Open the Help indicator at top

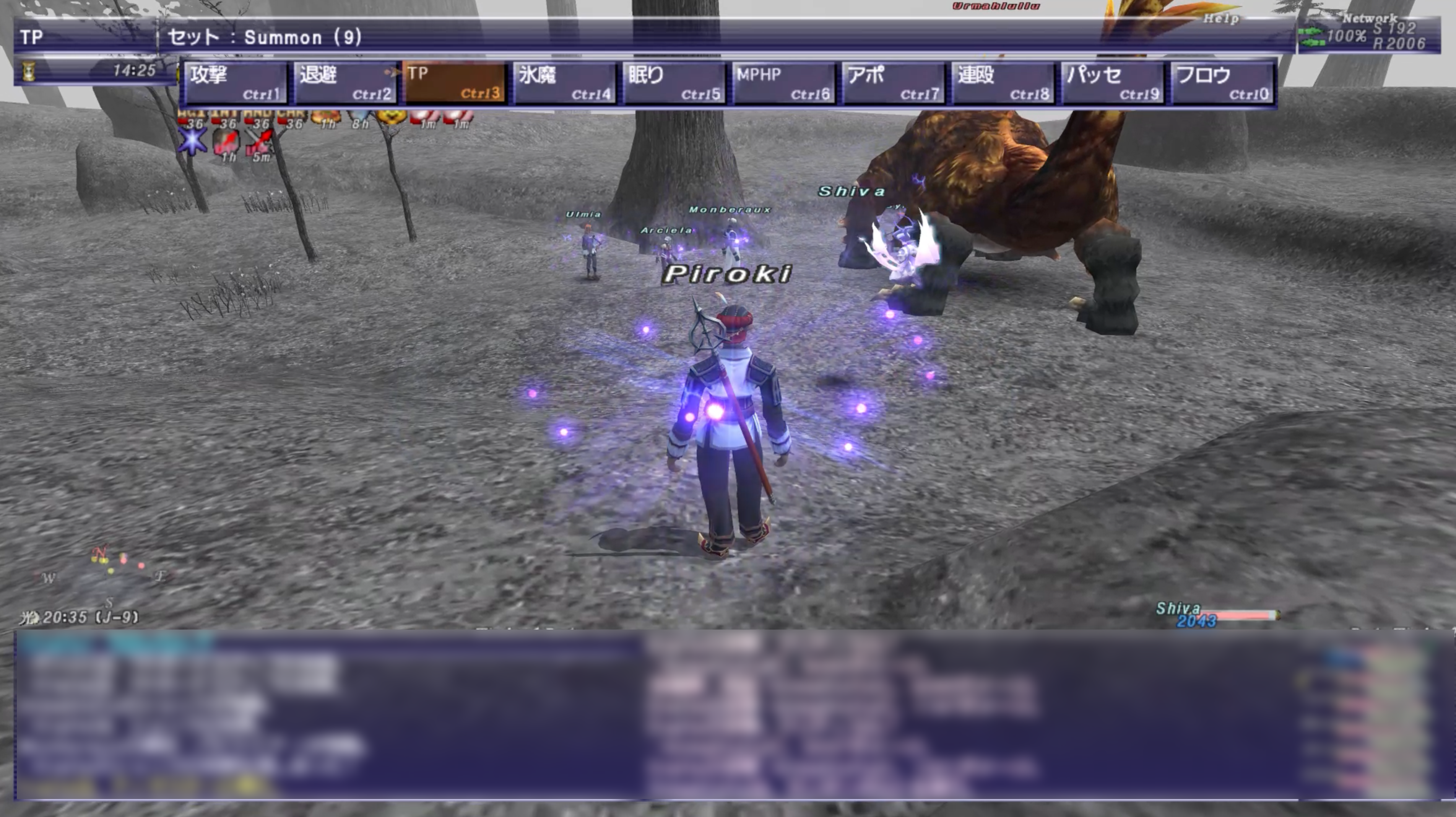[1220, 19]
